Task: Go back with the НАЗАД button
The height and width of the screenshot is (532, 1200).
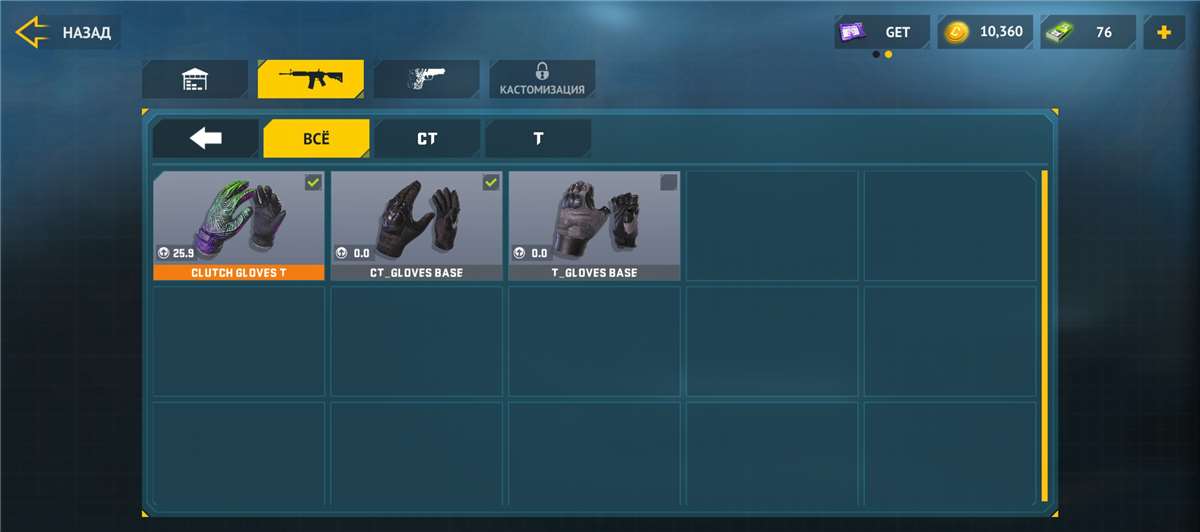Action: click(66, 32)
